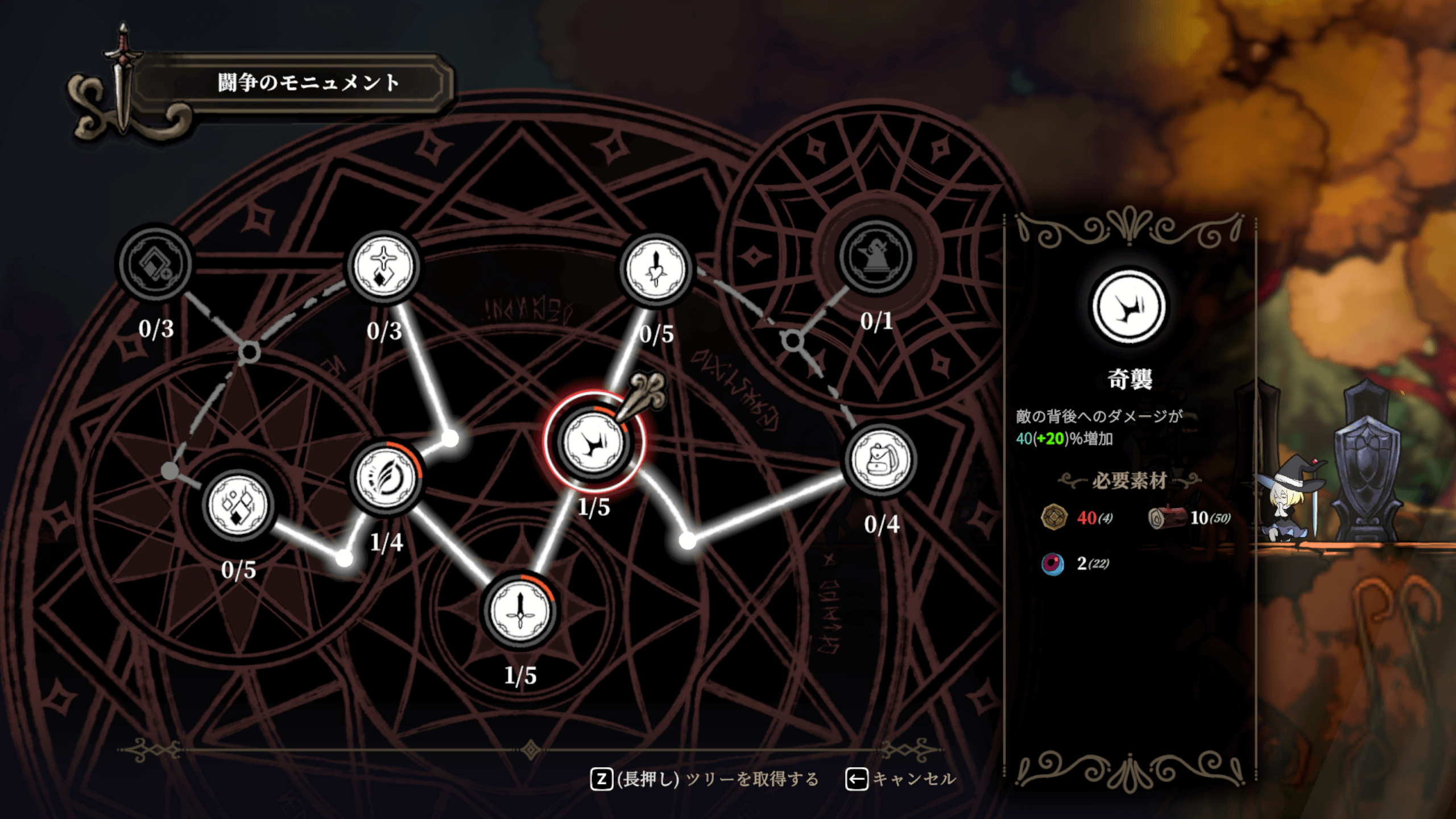
Task: Click the highlighted 奇襲 surprise attack node
Action: (x=593, y=442)
